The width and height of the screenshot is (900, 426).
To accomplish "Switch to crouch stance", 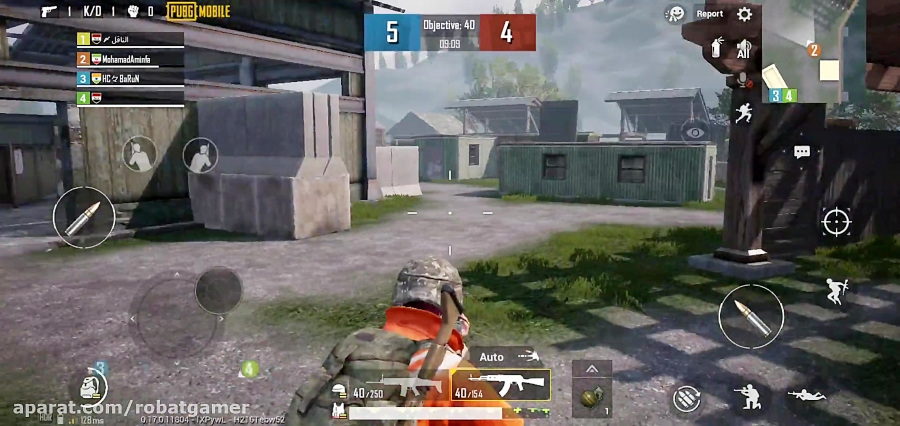I will 746,398.
